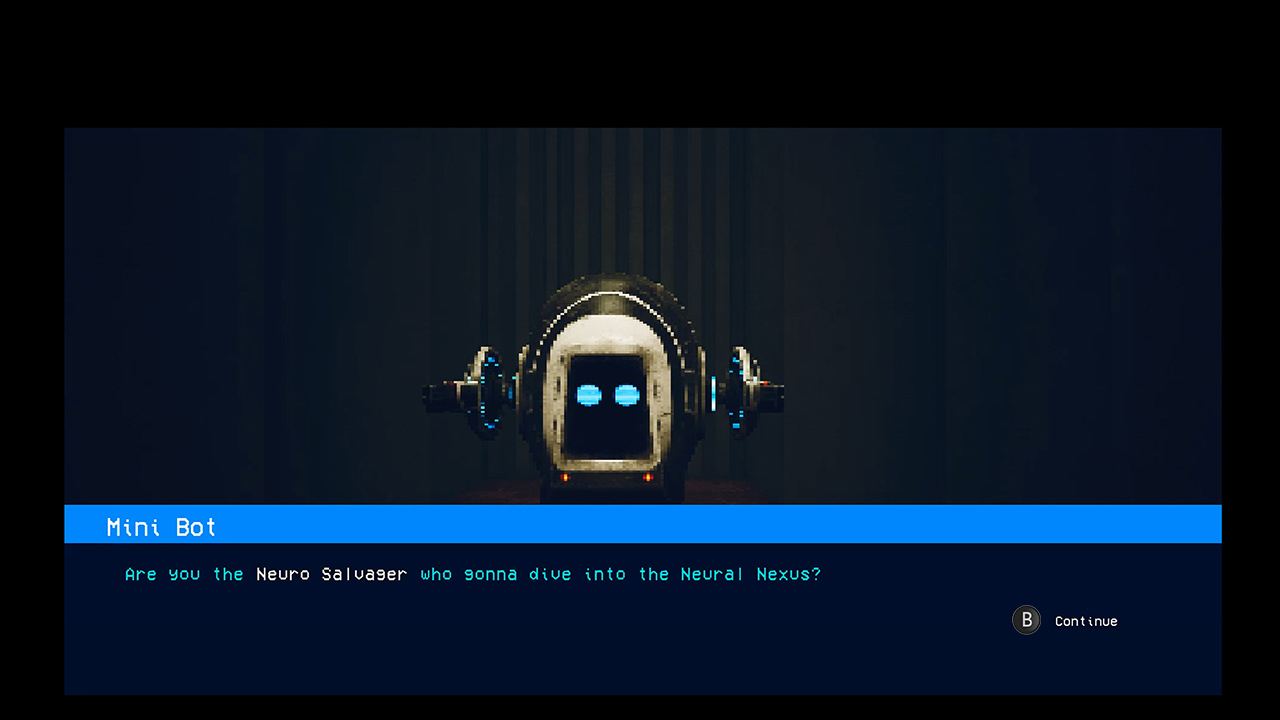
Task: Click the robot's right blue eye
Action: pyautogui.click(x=626, y=395)
